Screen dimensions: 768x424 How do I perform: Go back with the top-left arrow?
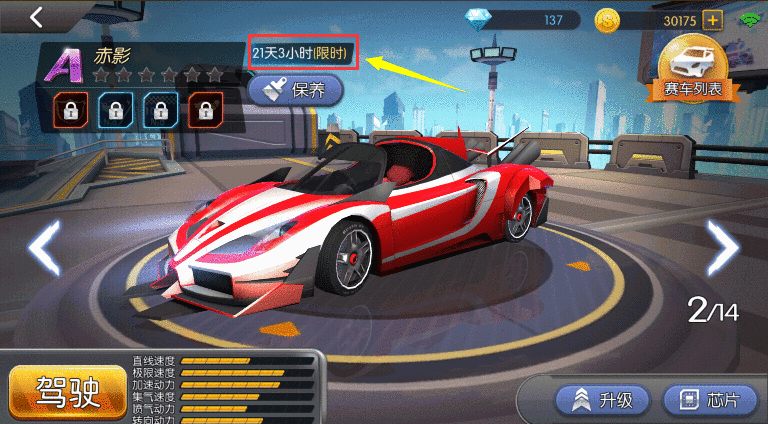click(38, 17)
